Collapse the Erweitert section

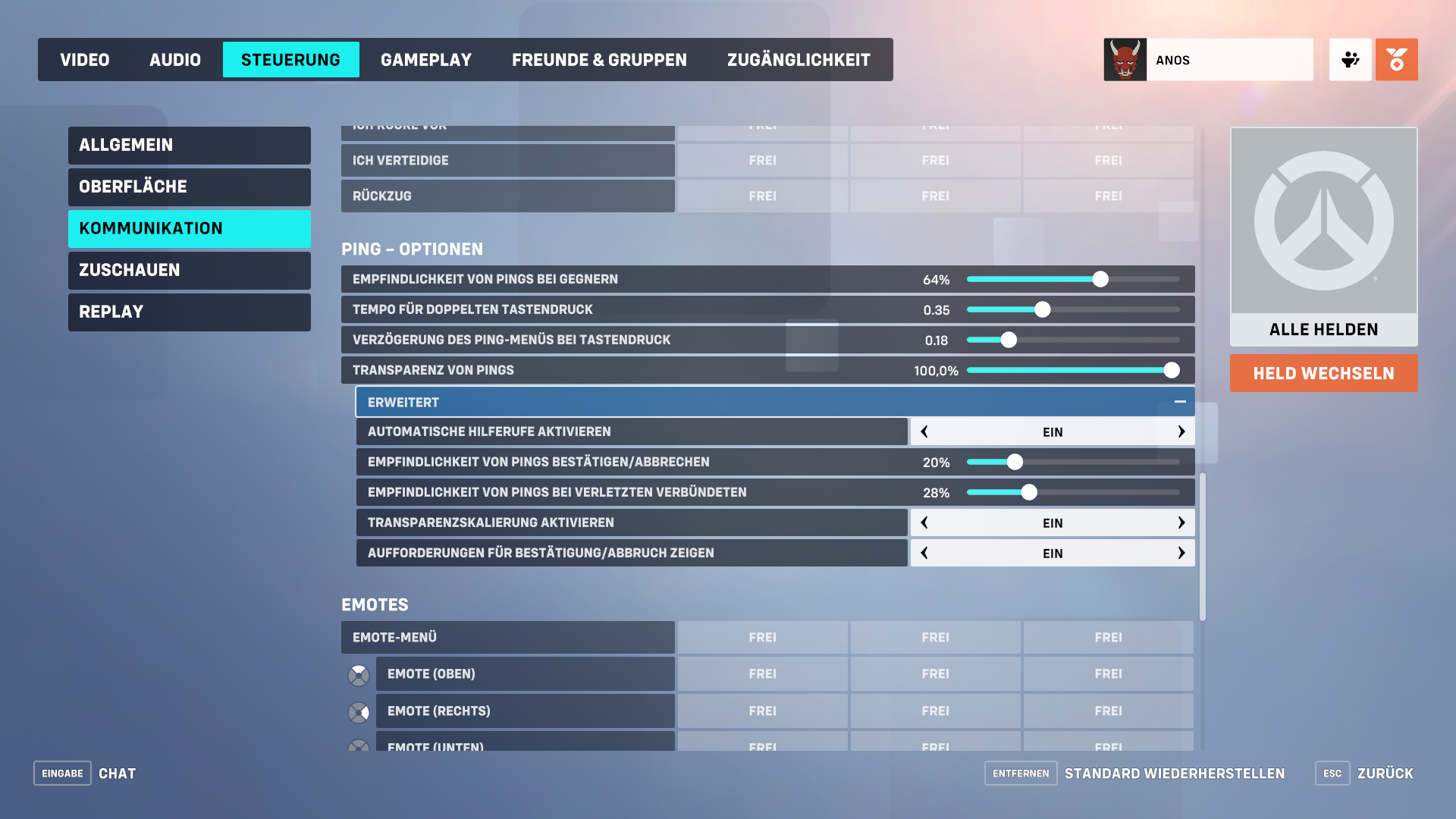pos(1180,401)
